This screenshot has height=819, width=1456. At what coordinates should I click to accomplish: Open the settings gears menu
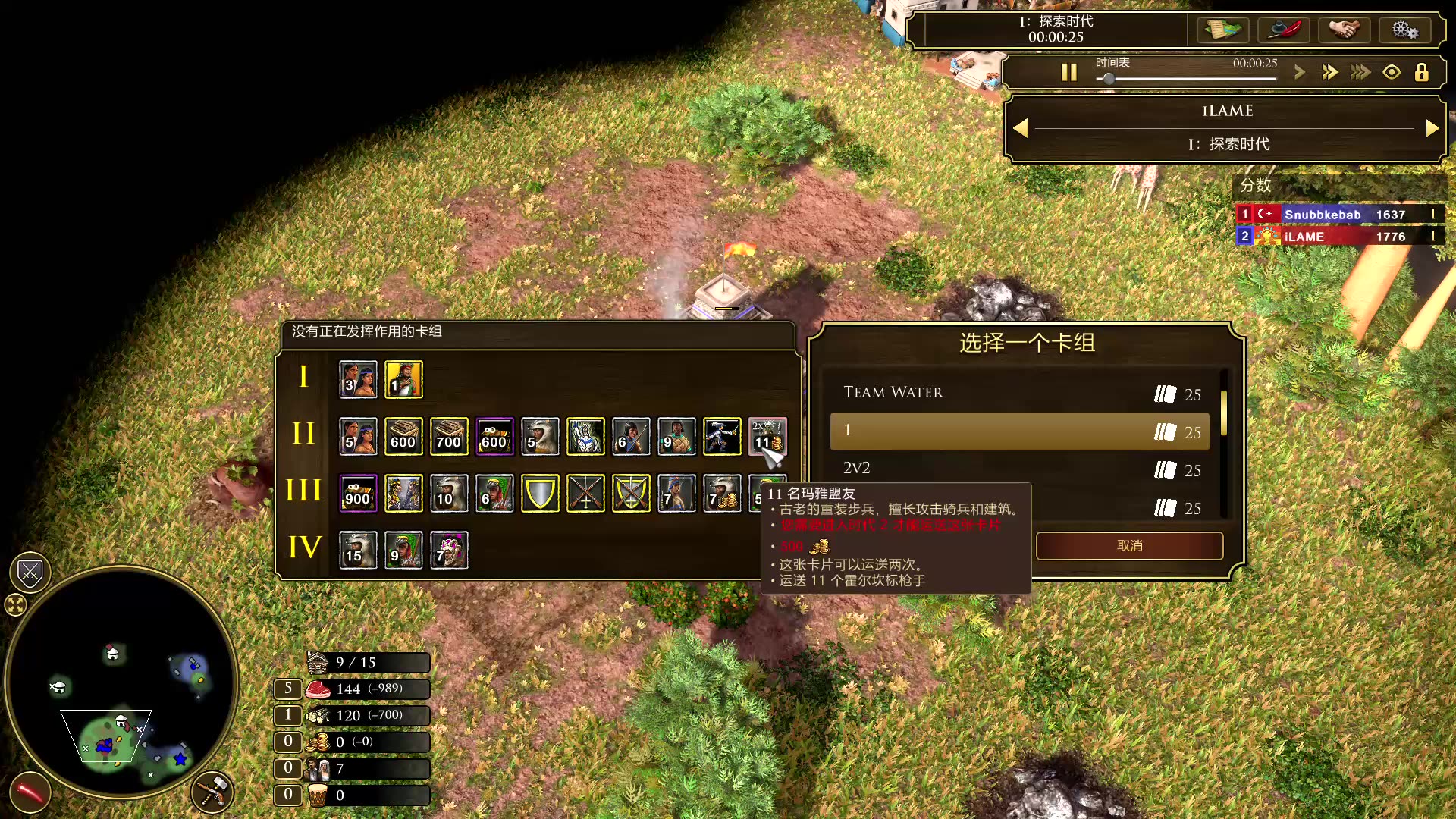pyautogui.click(x=1404, y=30)
